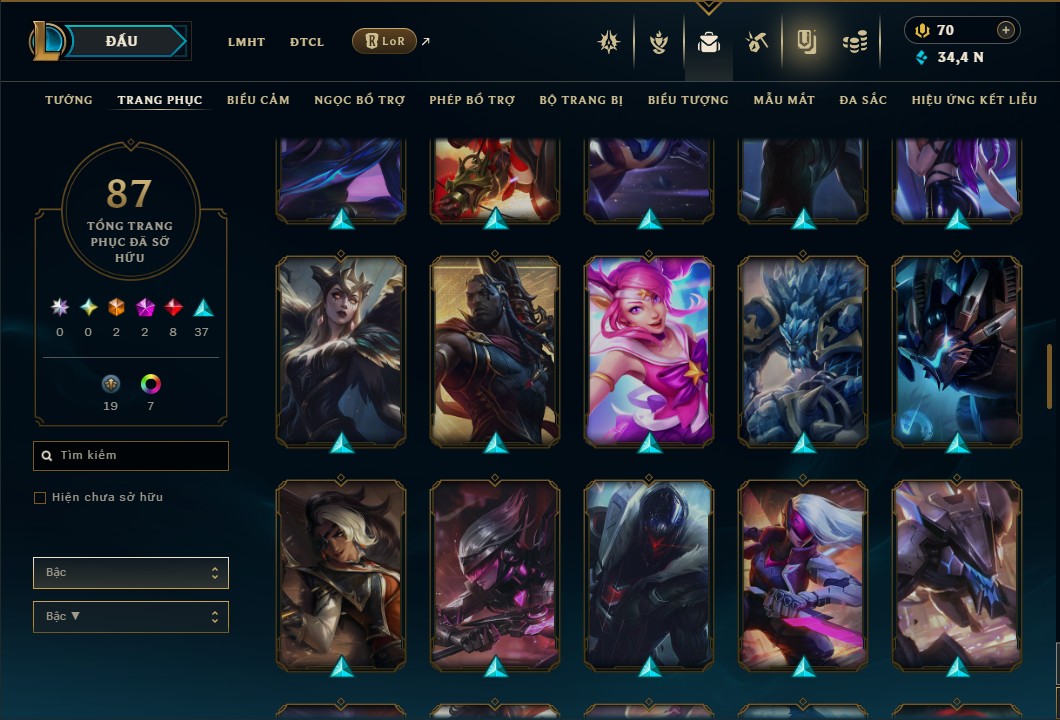Open the upper Bậc dropdown
This screenshot has width=1060, height=720.
(131, 573)
